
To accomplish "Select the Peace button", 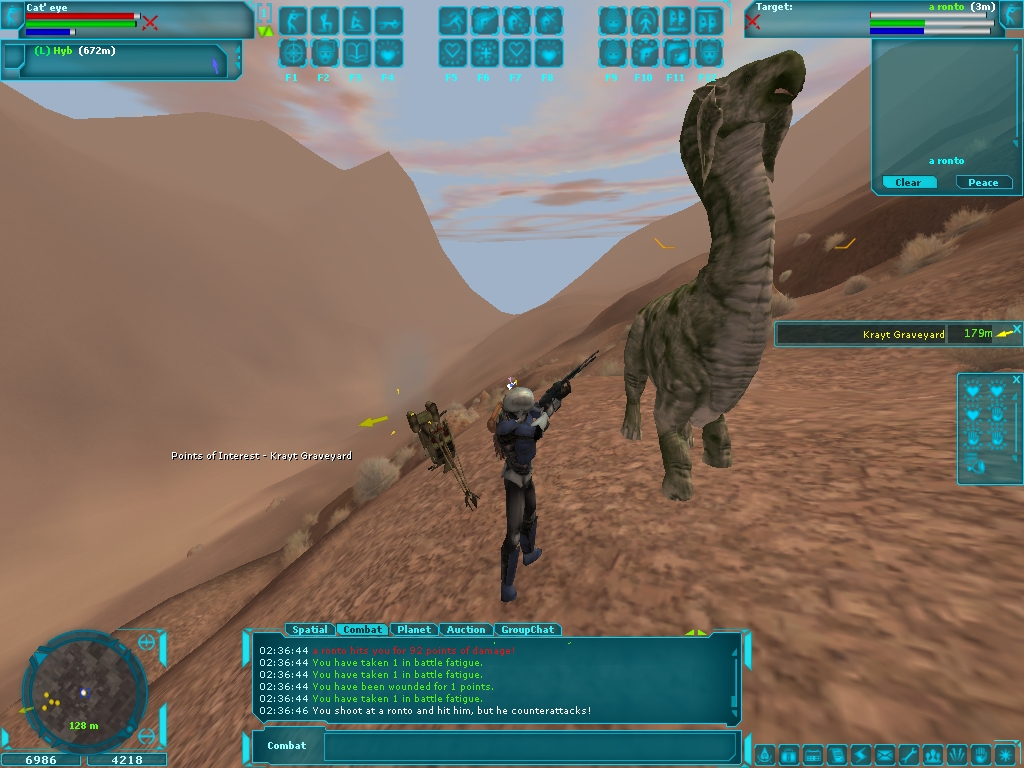I will pos(983,182).
